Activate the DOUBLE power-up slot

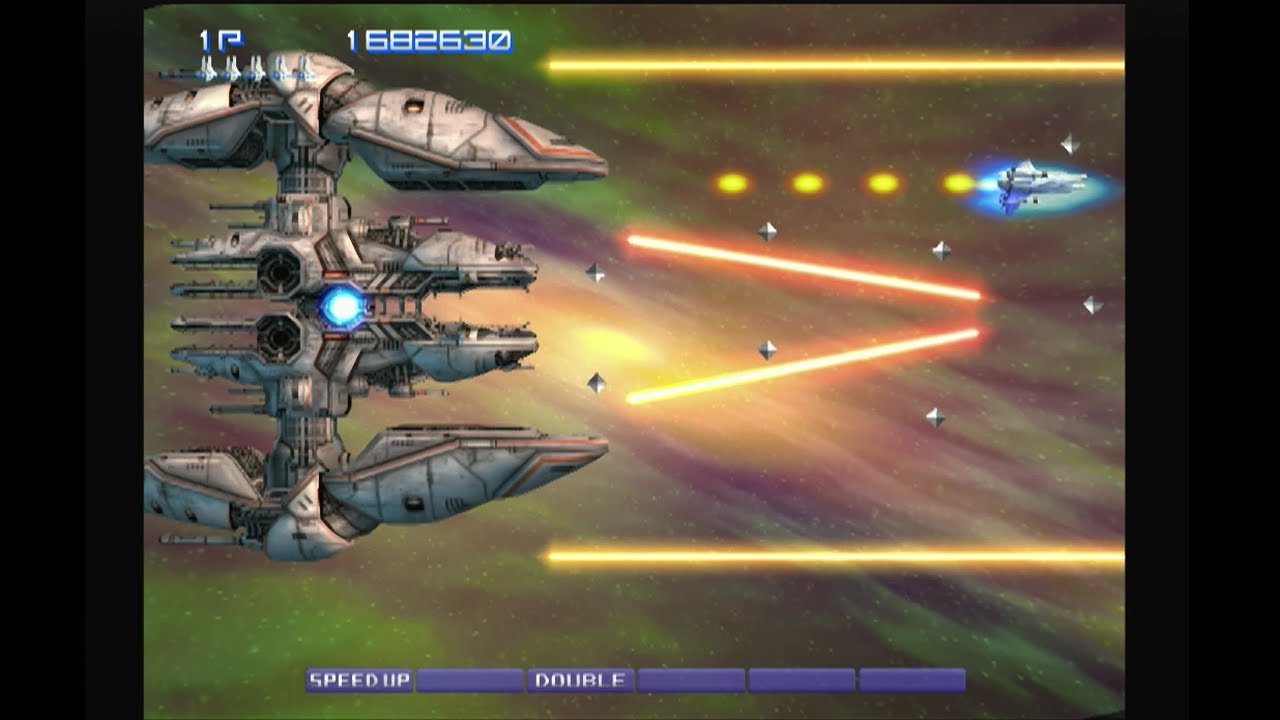click(x=580, y=678)
